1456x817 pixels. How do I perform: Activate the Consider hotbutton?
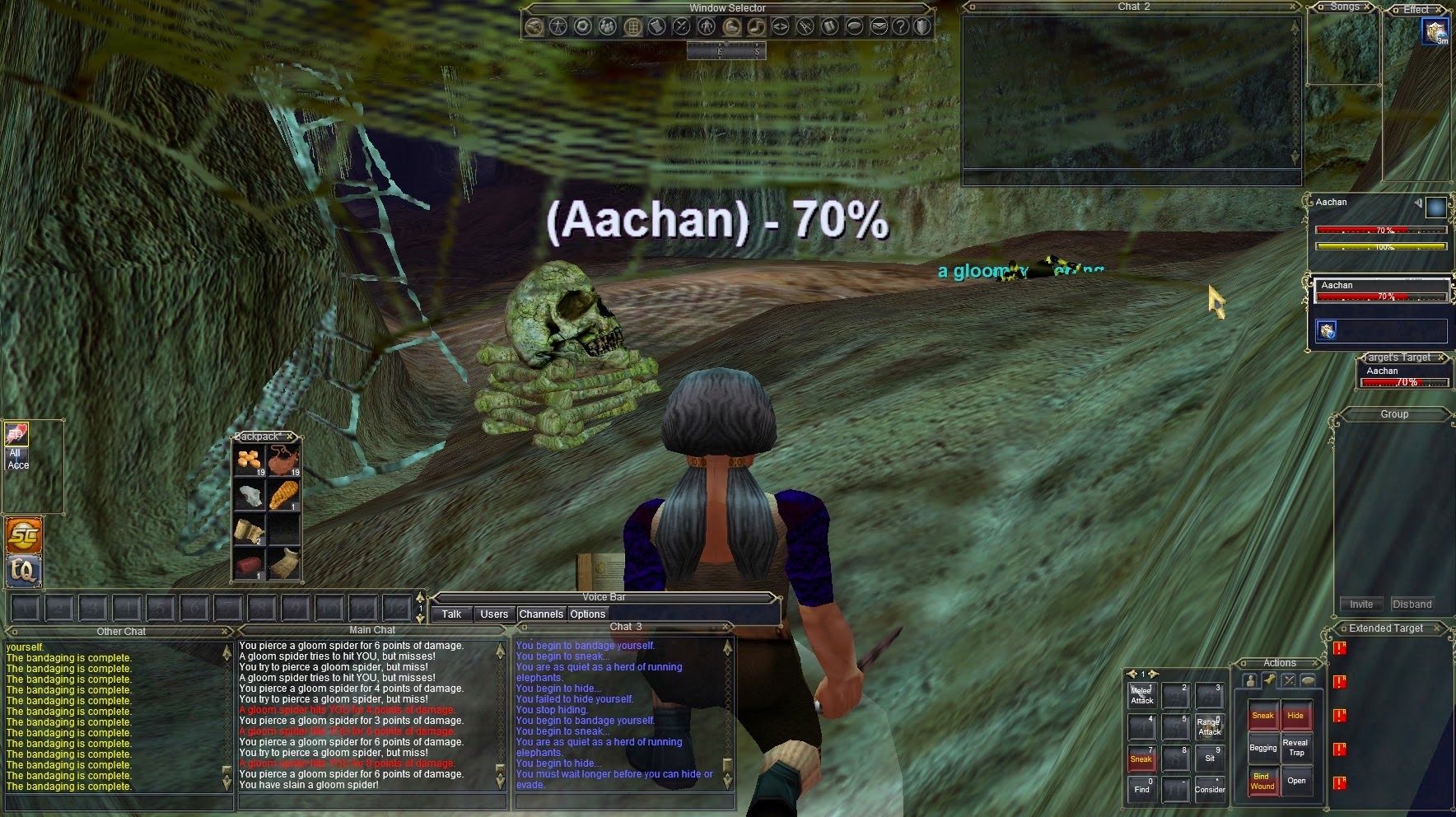click(1209, 789)
